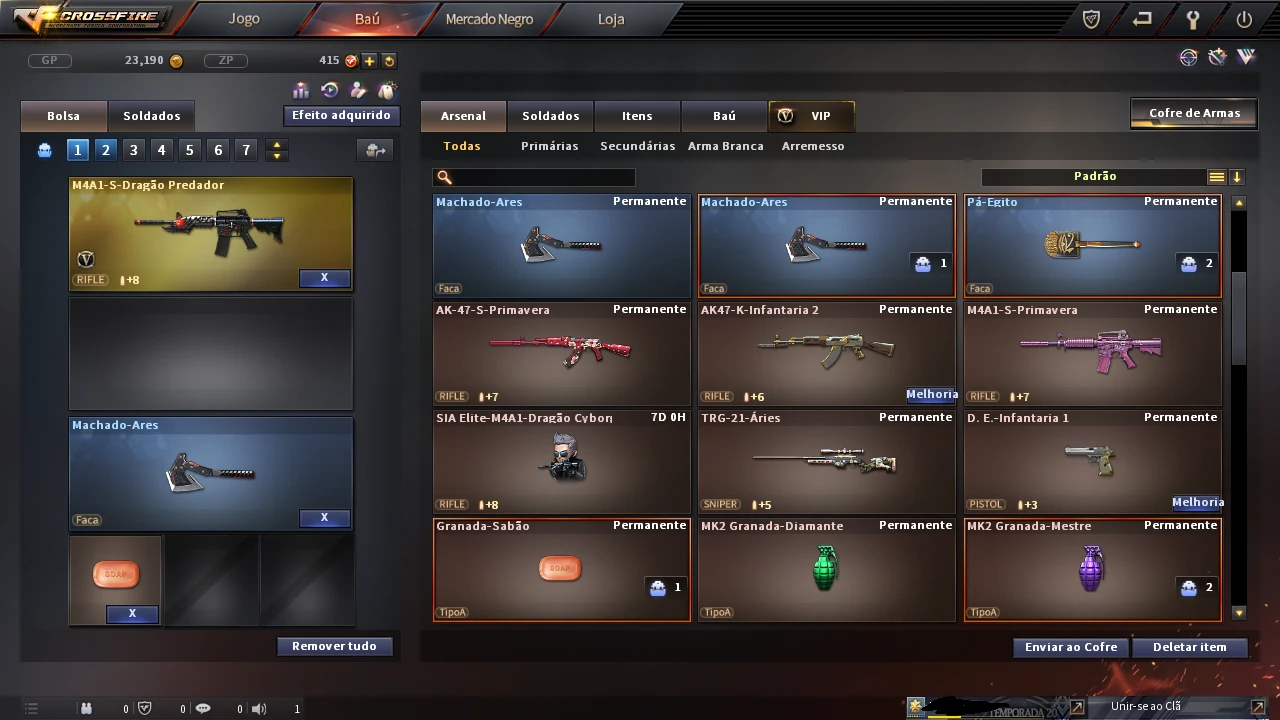Open the VIP "V" icon top right
The width and height of the screenshot is (1280, 720).
pos(1246,57)
